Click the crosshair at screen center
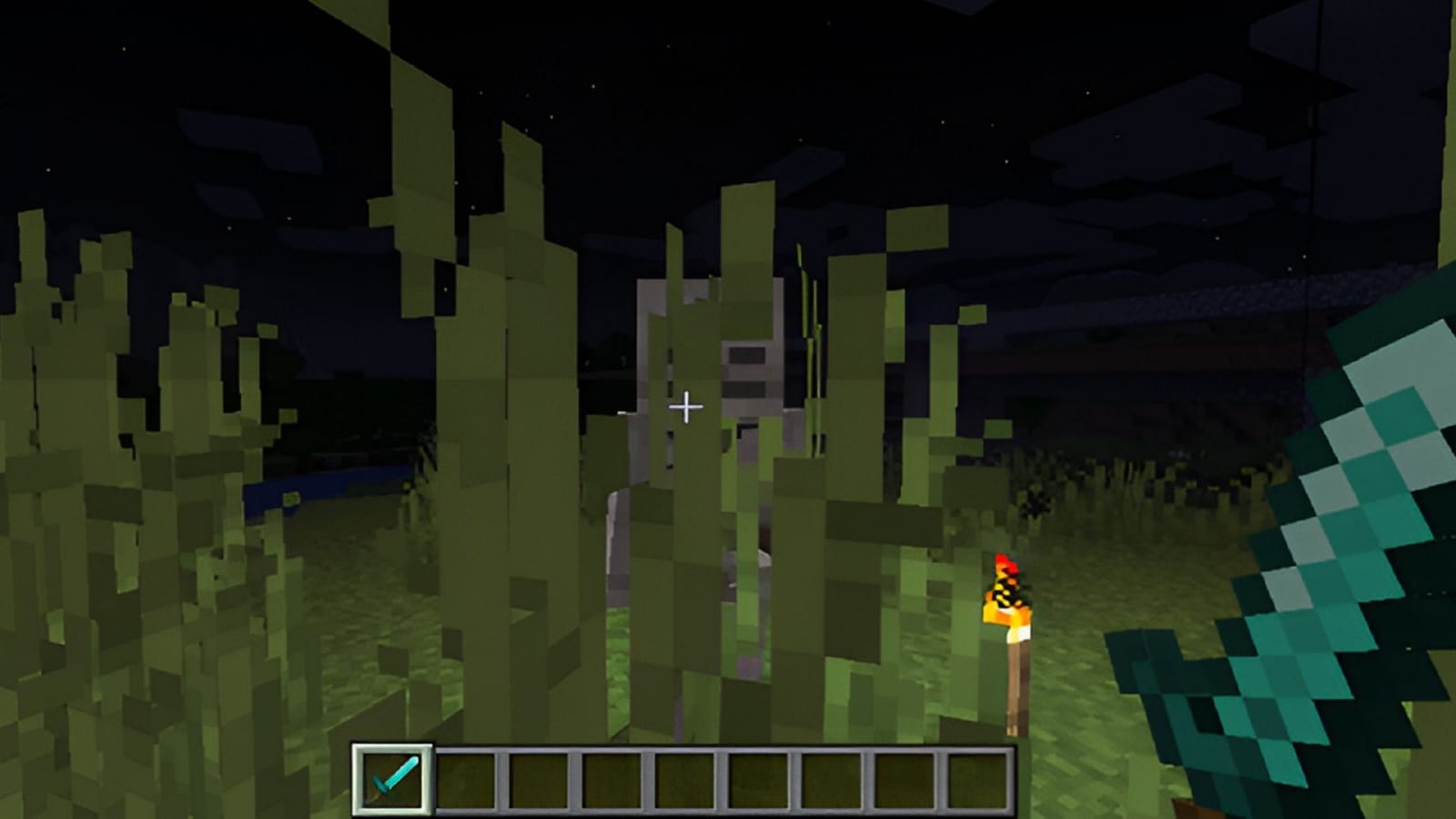Viewport: 1456px width, 819px height. [684, 406]
